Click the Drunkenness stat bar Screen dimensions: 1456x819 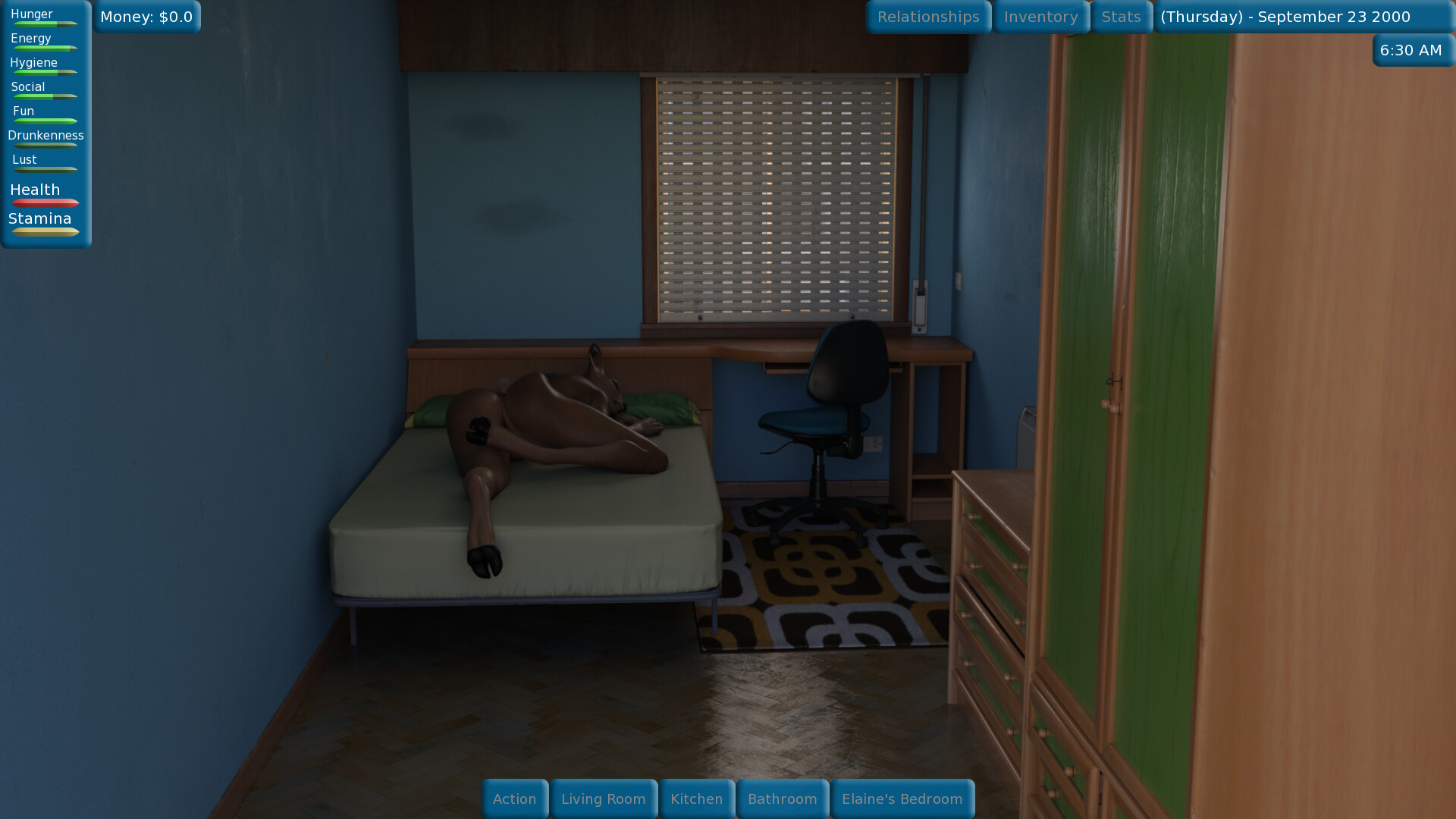[45, 145]
